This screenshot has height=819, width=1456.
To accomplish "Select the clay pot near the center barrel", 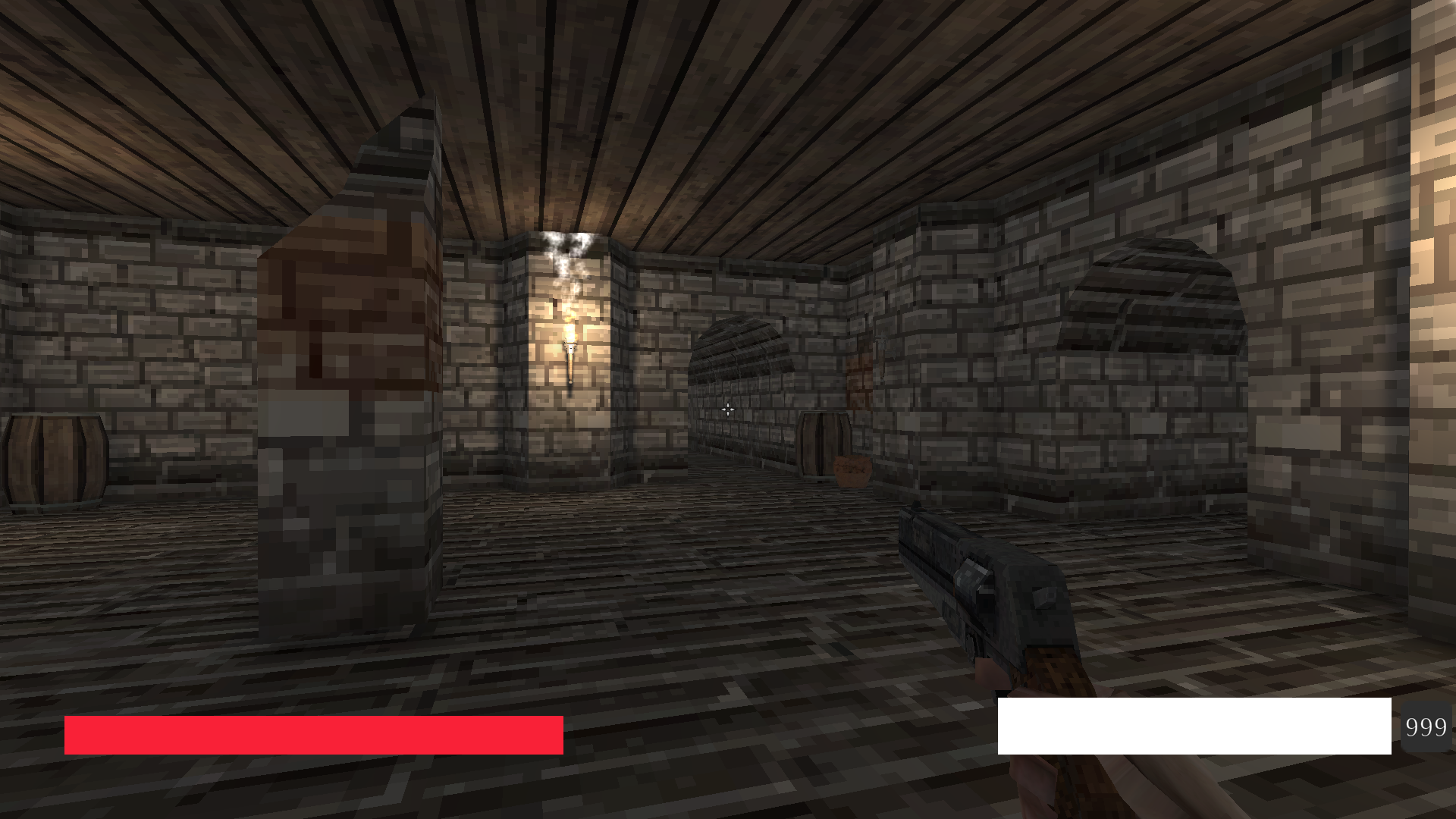I will [x=853, y=472].
